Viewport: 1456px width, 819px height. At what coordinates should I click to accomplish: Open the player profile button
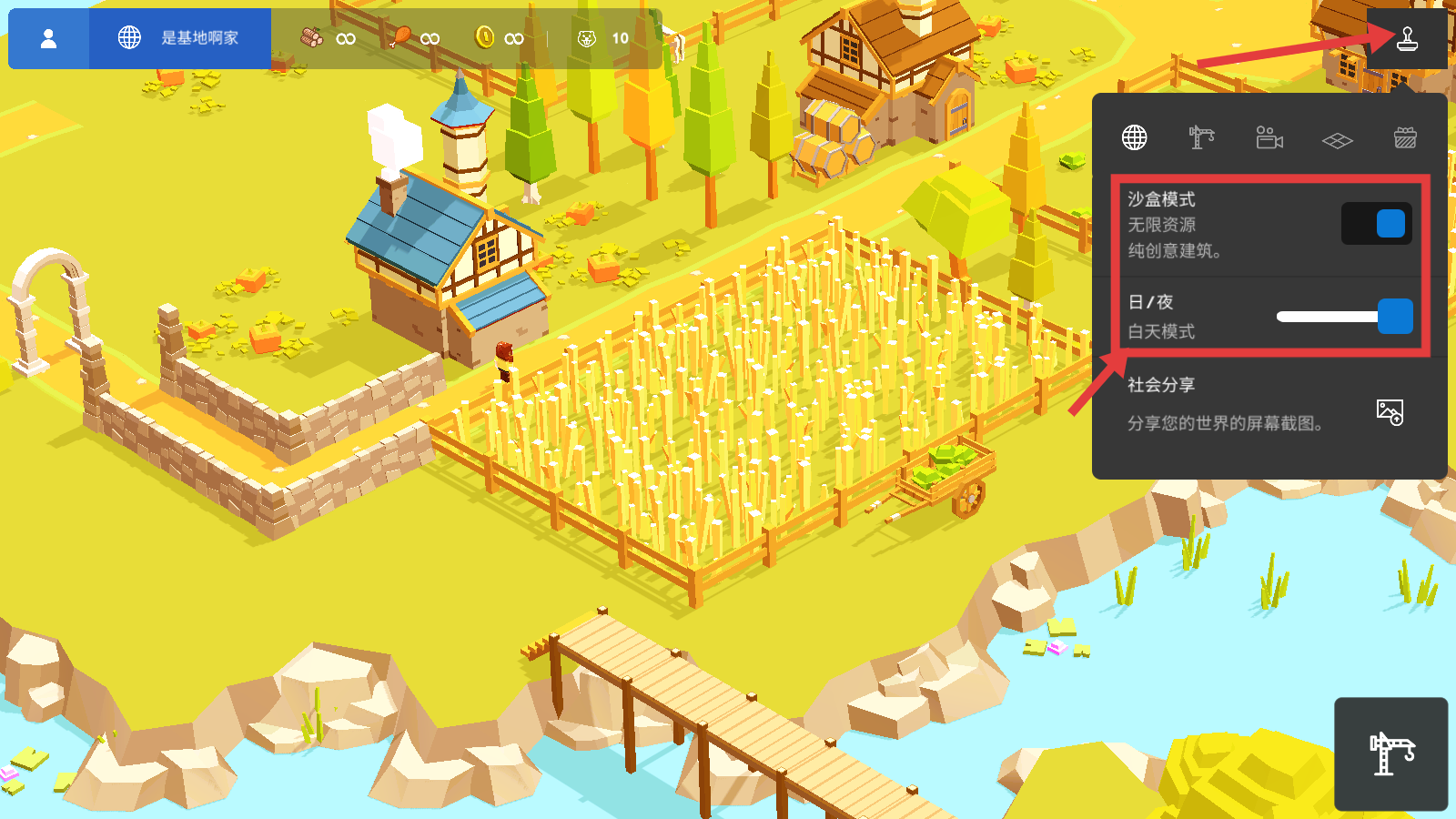(49, 38)
